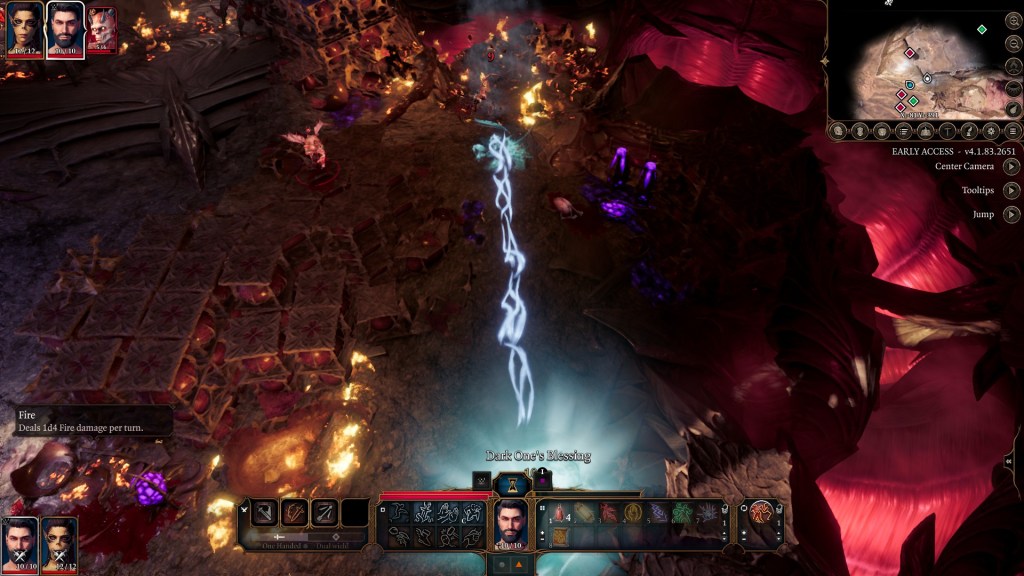Click the Center Camera play button

[x=1011, y=166]
